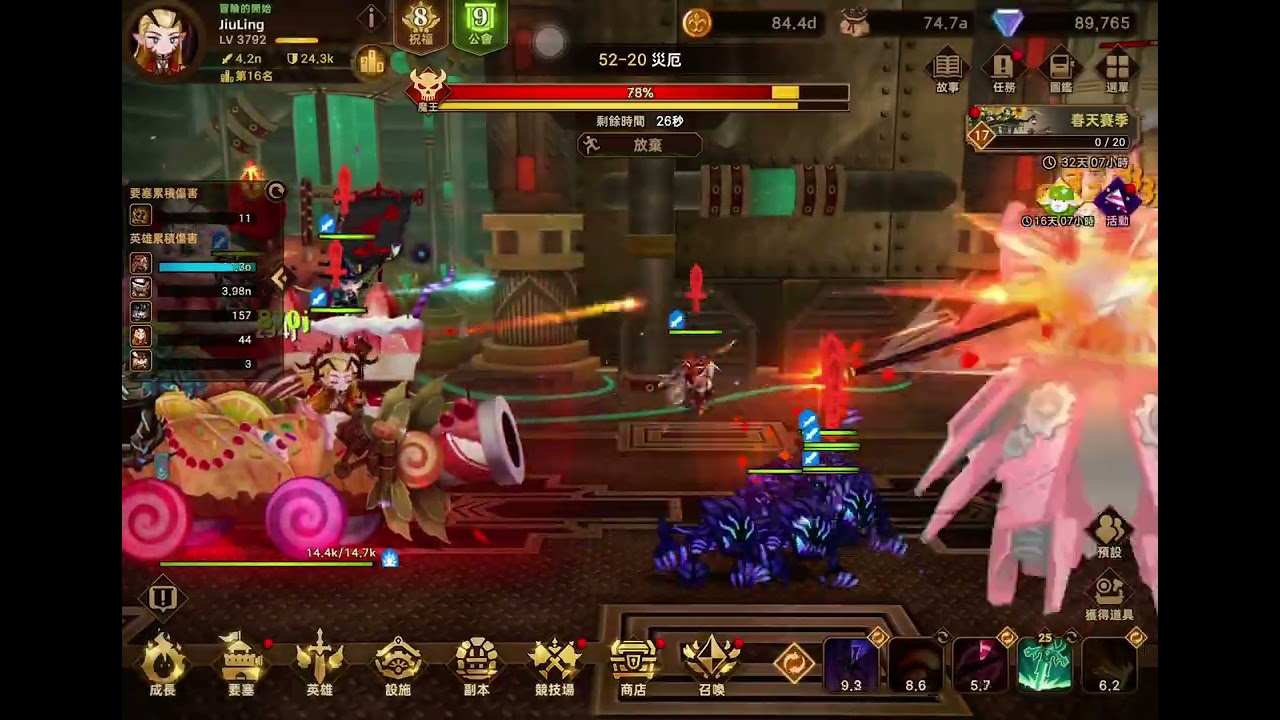Screen dimensions: 1280x720
Task: Open the ranking podium icon
Action: [372, 62]
